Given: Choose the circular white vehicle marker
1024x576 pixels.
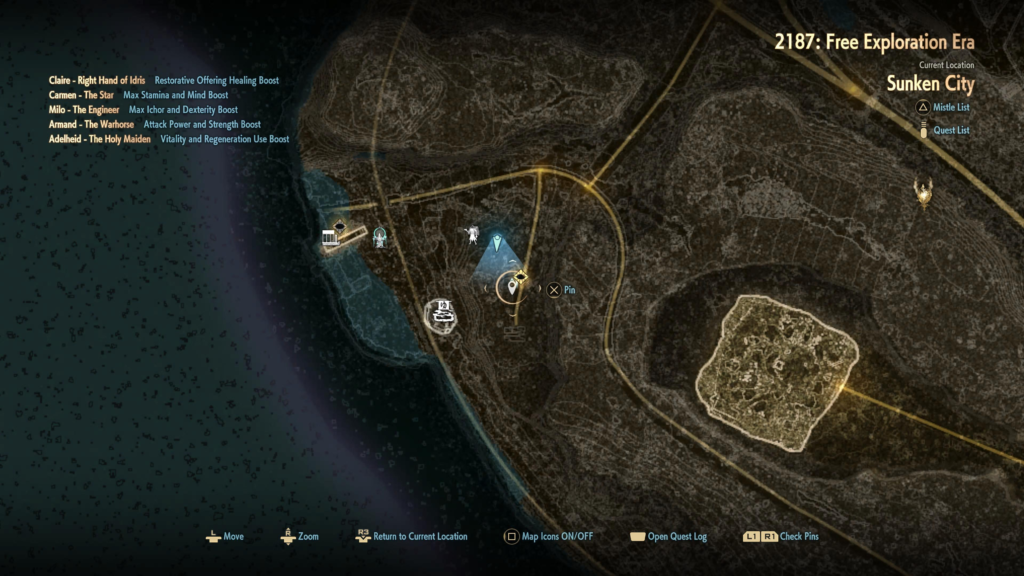Looking at the screenshot, I should [441, 314].
